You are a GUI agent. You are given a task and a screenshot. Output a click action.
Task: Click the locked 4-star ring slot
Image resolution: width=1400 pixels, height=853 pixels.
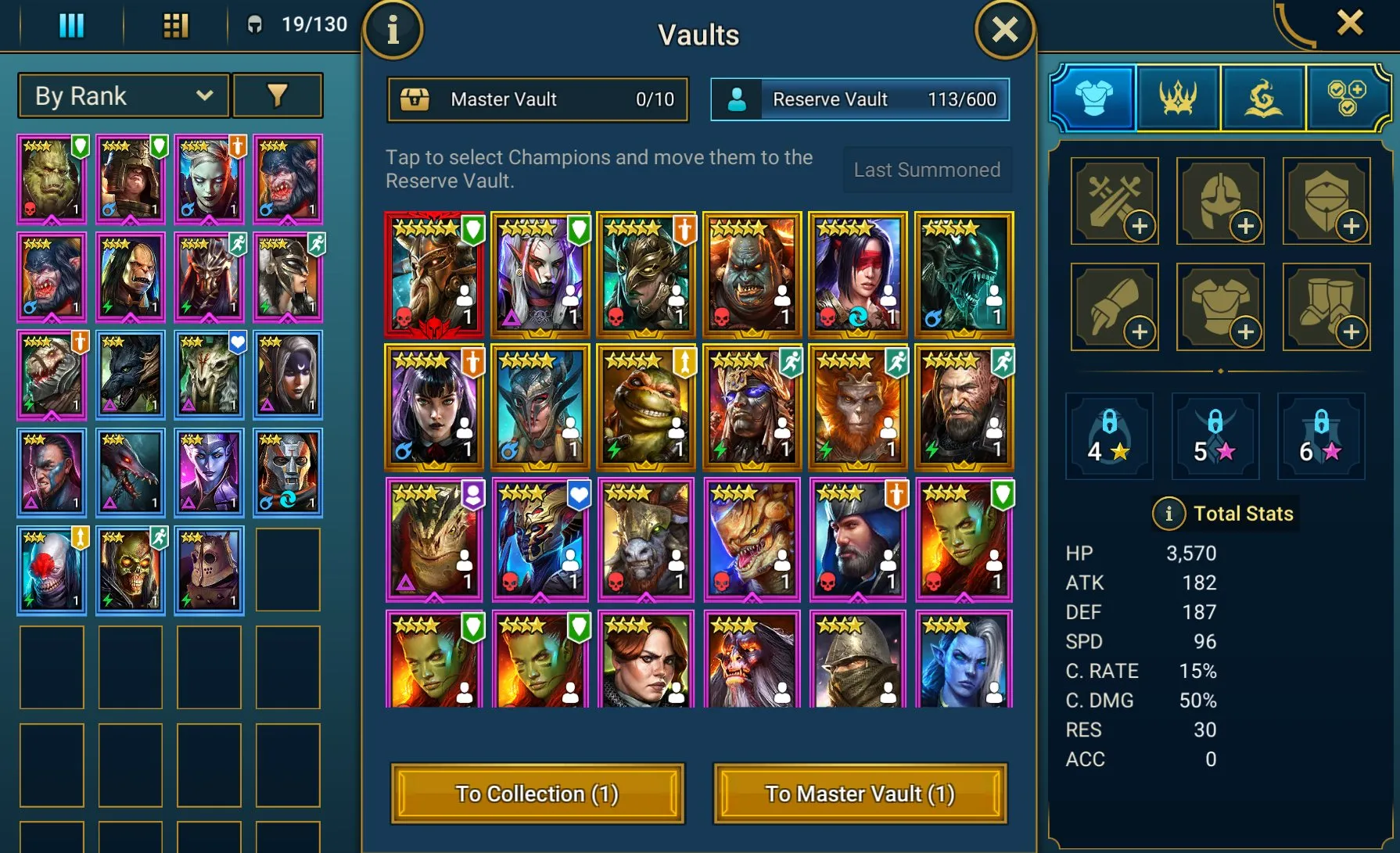click(x=1109, y=435)
